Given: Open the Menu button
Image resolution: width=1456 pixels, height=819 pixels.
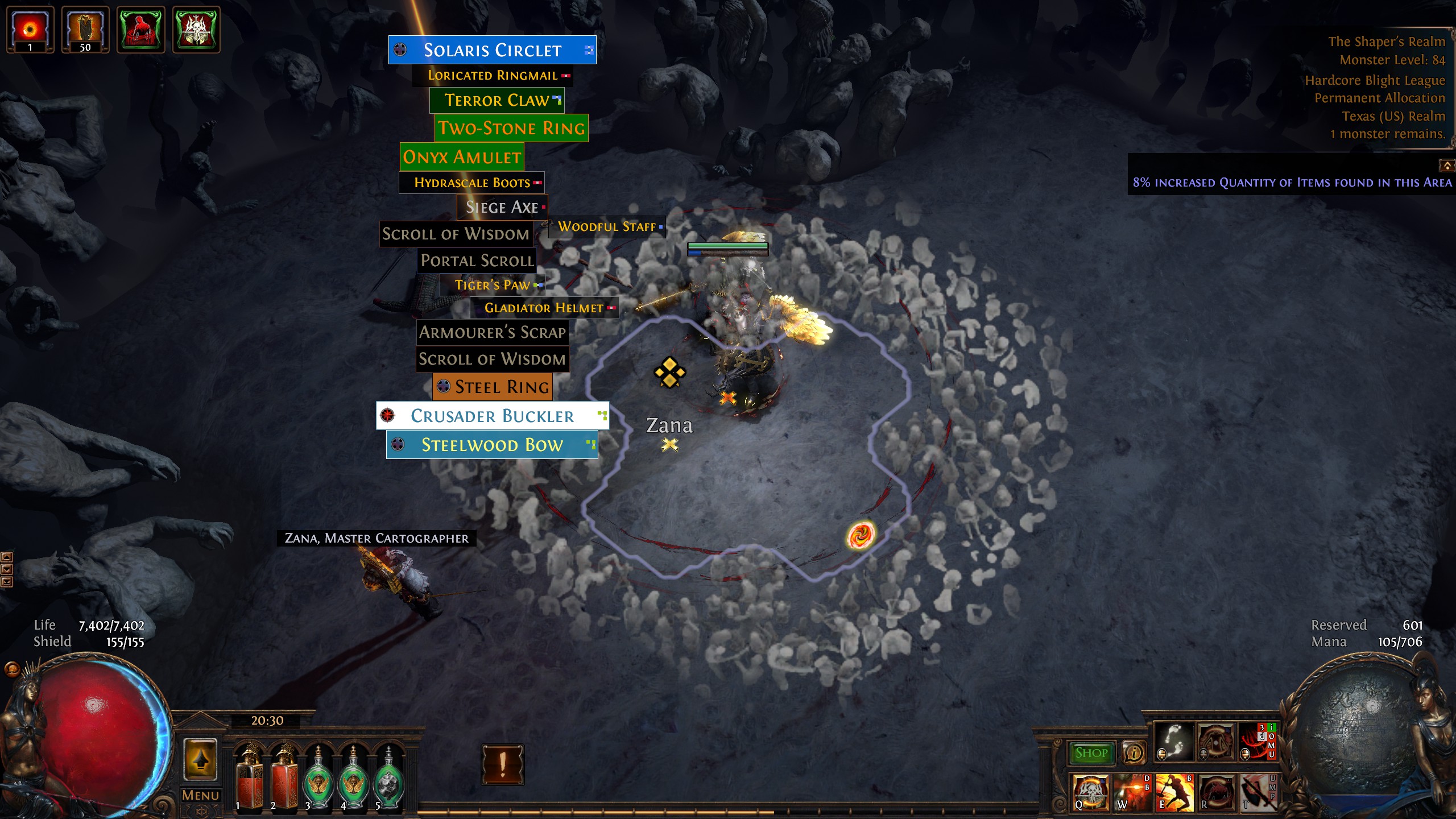Looking at the screenshot, I should coord(200,795).
